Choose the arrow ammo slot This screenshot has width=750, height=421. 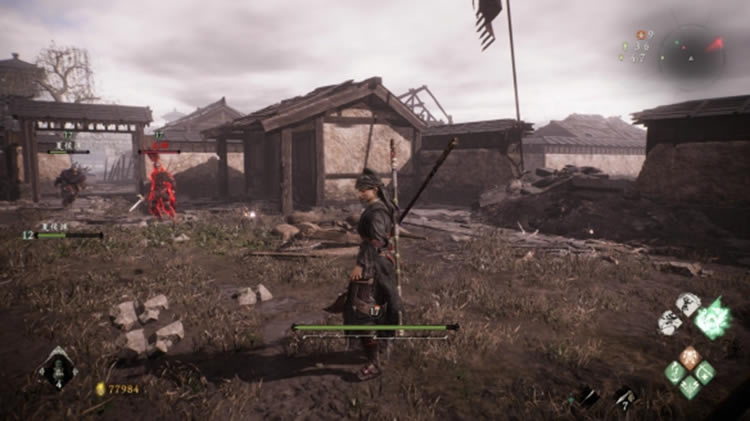625,397
